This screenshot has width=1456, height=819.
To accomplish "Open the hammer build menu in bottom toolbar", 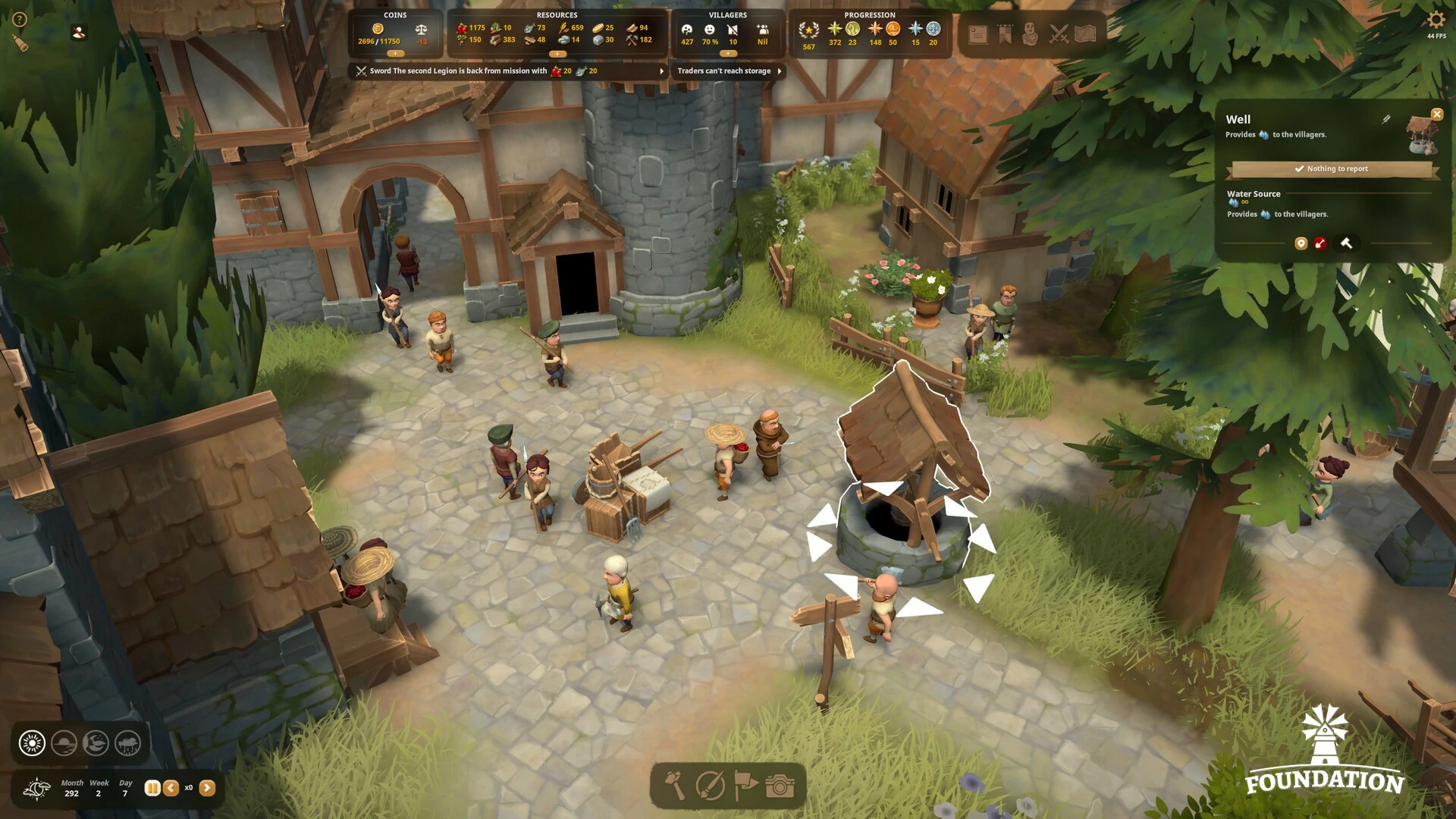I will [674, 786].
